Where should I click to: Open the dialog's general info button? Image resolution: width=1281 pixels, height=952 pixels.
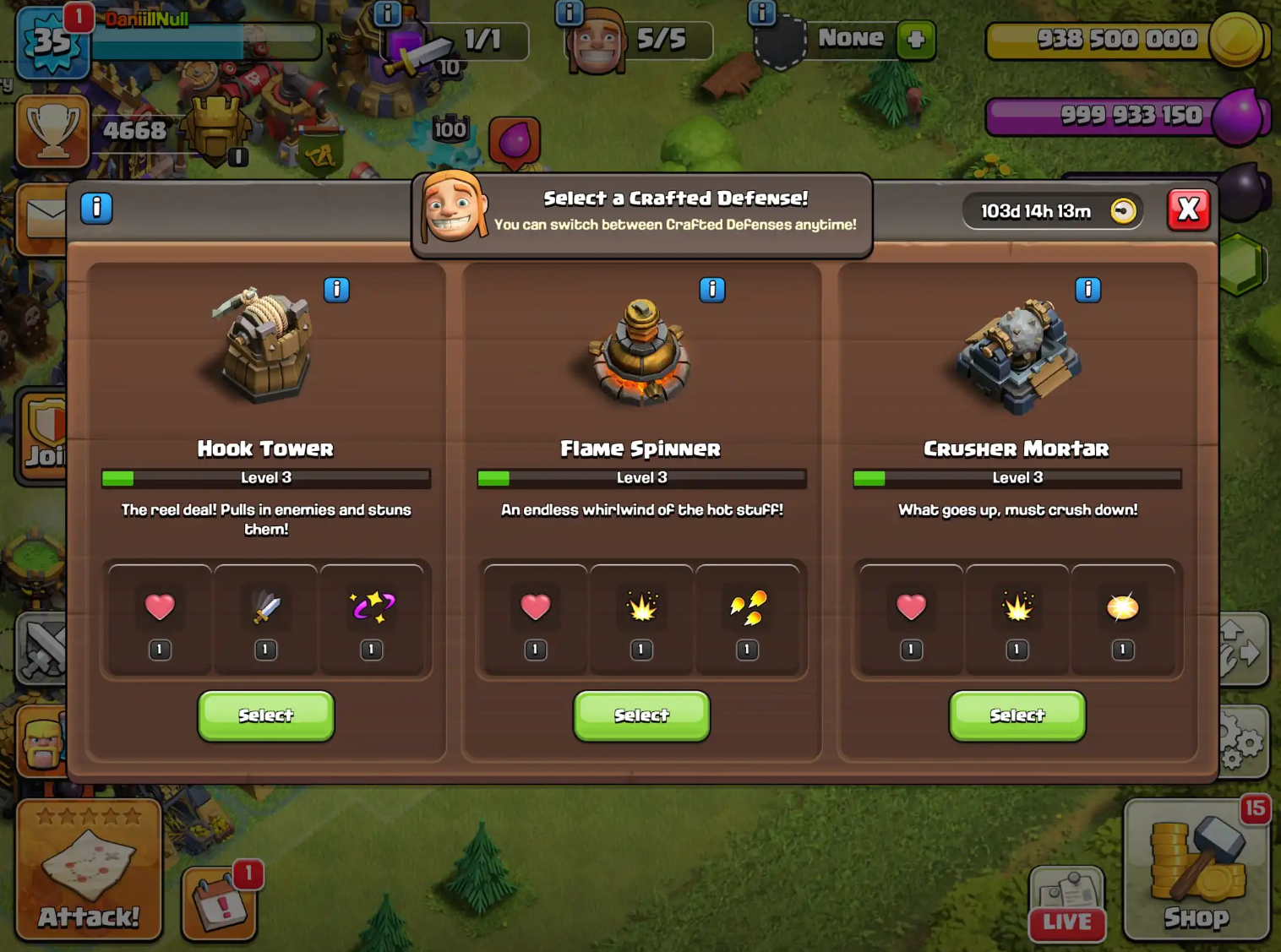(x=96, y=207)
